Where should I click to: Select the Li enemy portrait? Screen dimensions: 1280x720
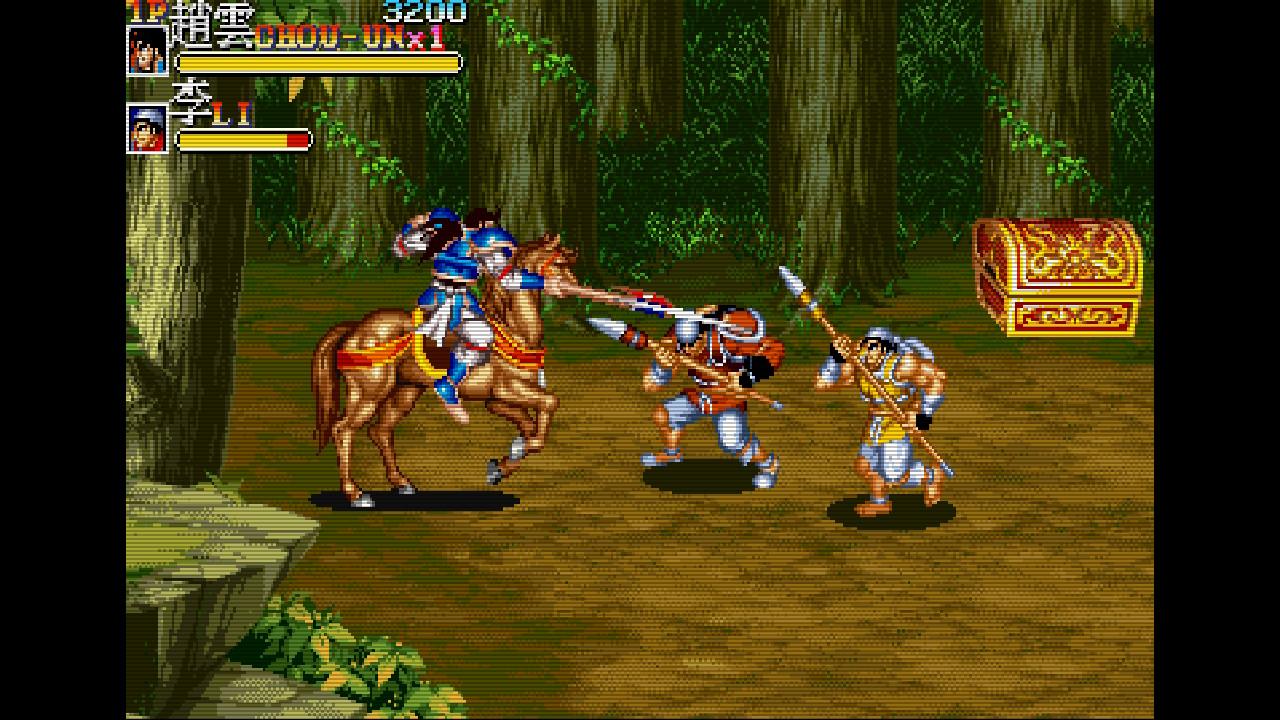pos(148,128)
